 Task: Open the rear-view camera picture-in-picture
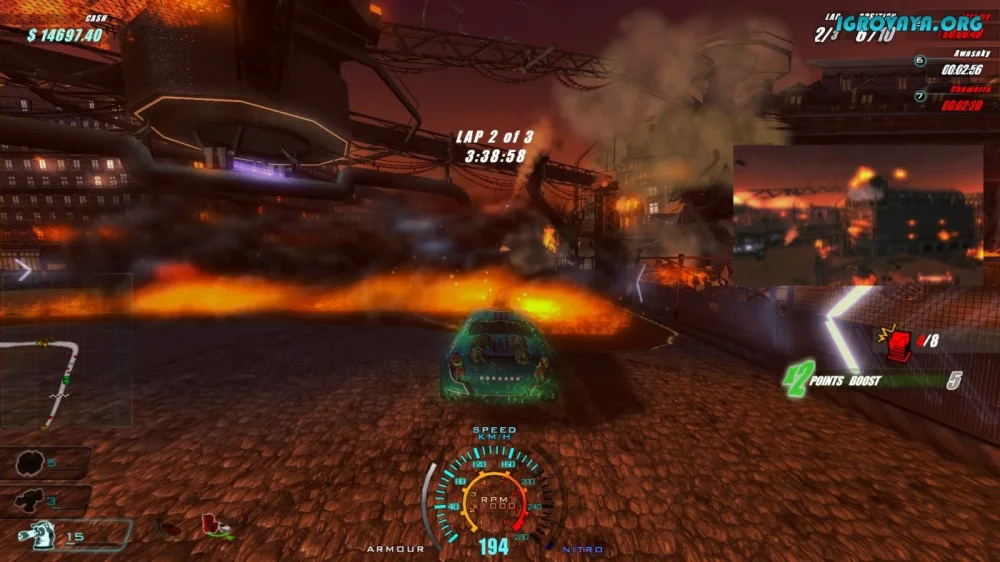[x=858, y=215]
